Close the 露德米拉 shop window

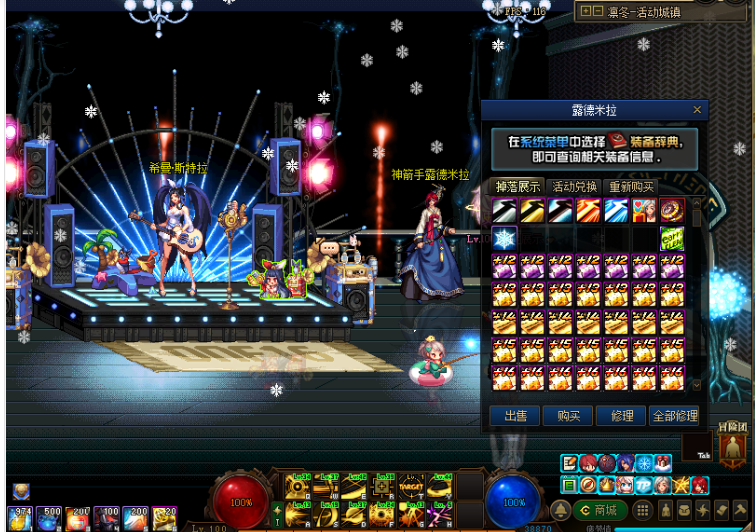[697, 110]
